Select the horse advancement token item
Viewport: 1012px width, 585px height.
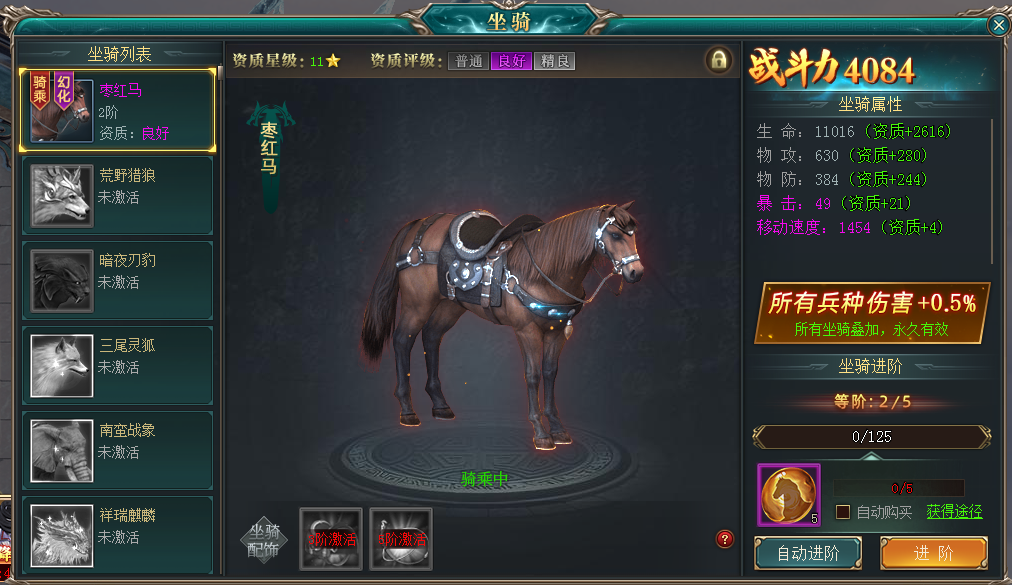[788, 495]
